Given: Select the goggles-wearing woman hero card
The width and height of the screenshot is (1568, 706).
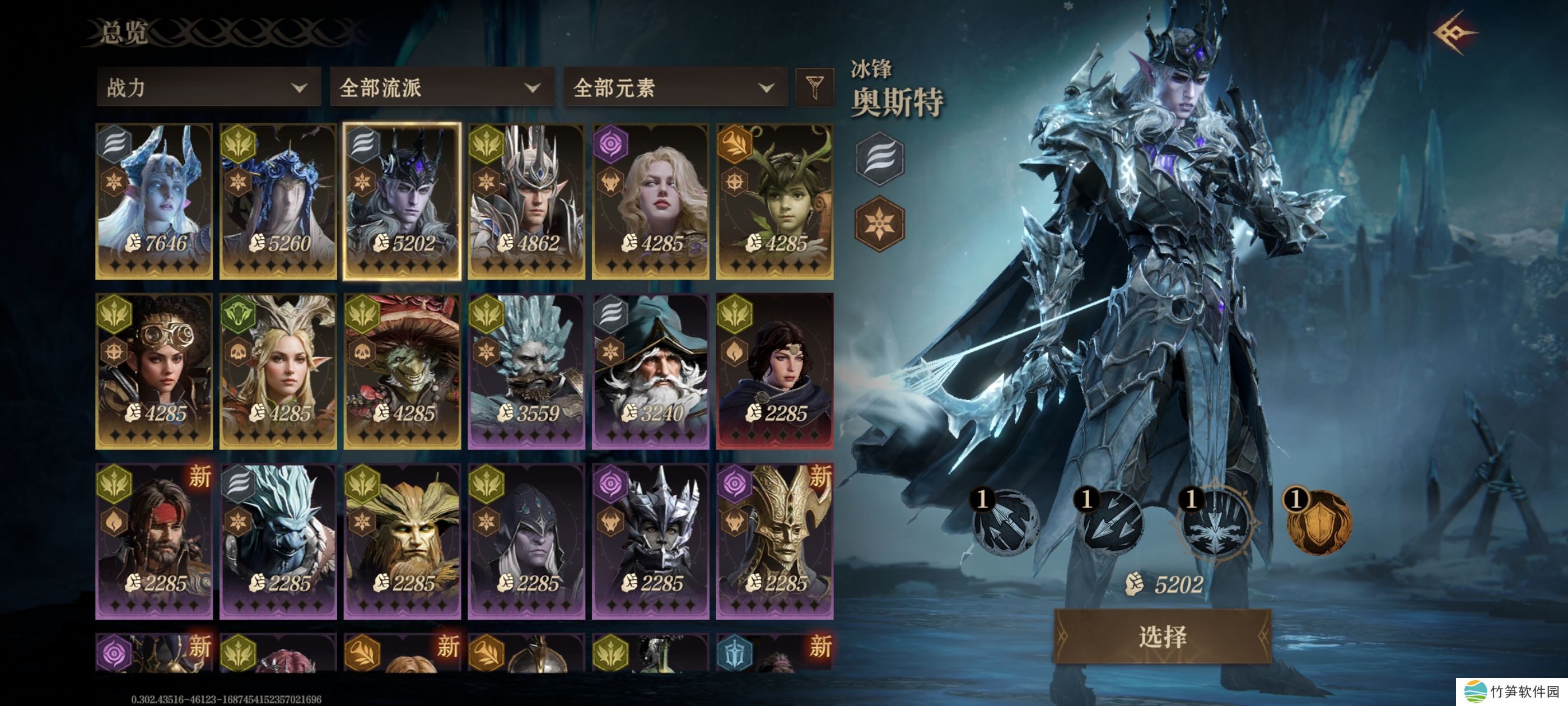Looking at the screenshot, I should (154, 371).
